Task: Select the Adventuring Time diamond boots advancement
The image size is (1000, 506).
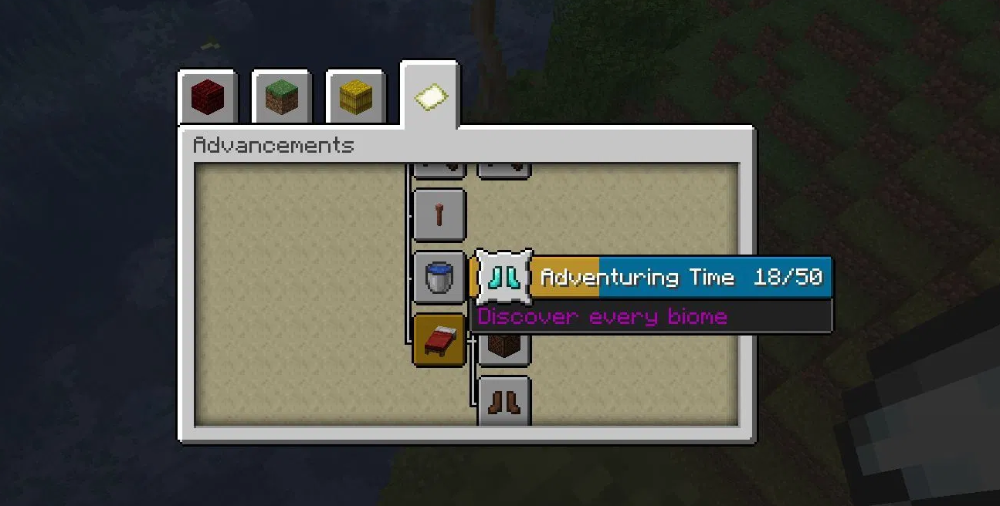Action: (x=503, y=277)
